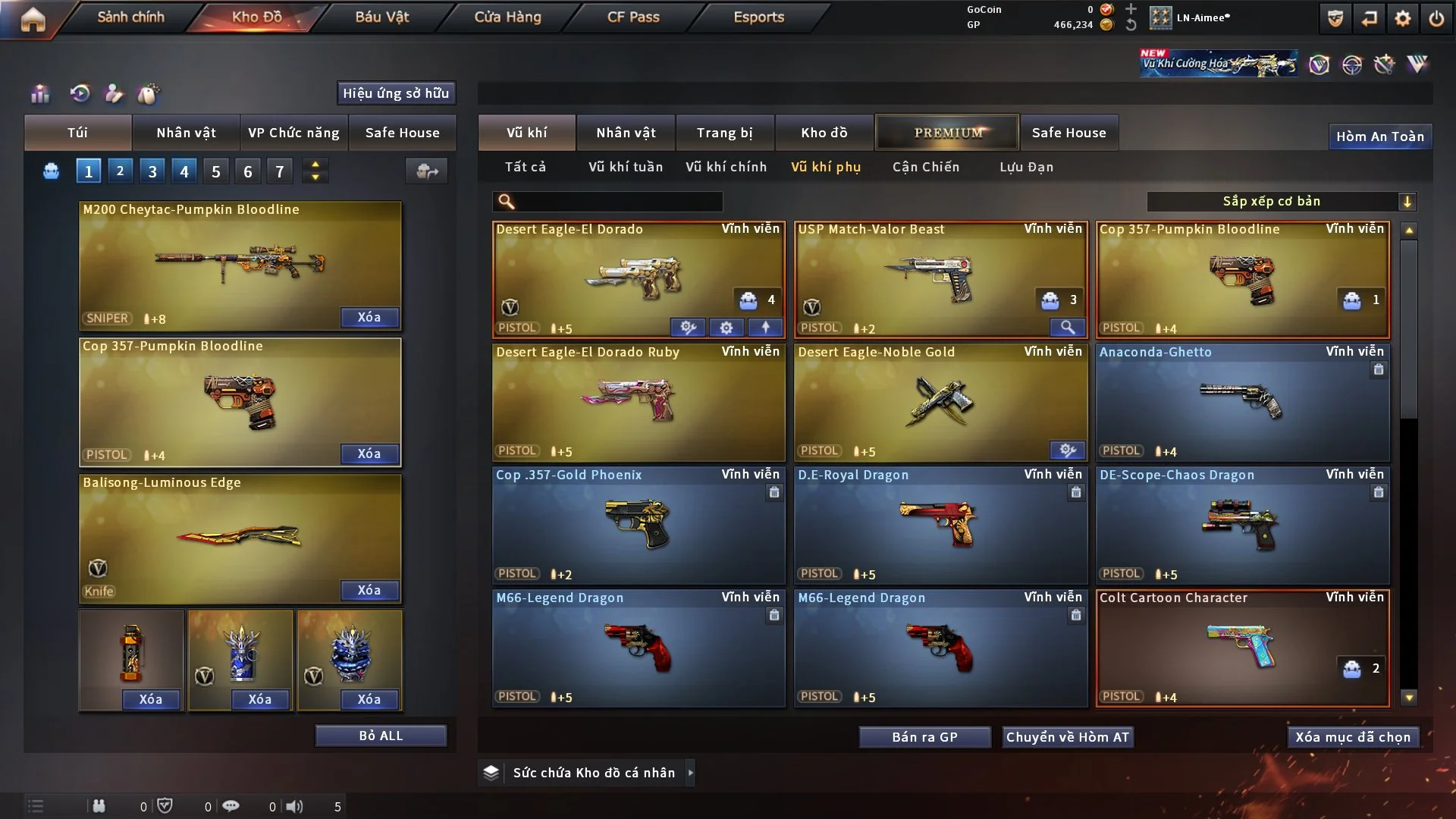
Task: Click the Bán ra GP button
Action: tap(924, 737)
